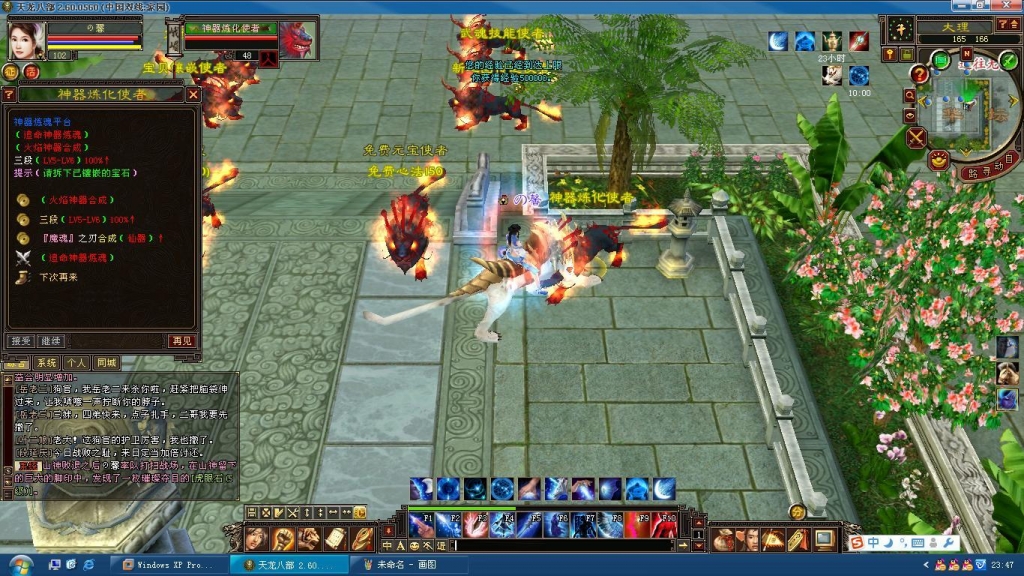Screen dimensions: 1024x576
Task: Click the chat text input box
Action: (x=560, y=546)
